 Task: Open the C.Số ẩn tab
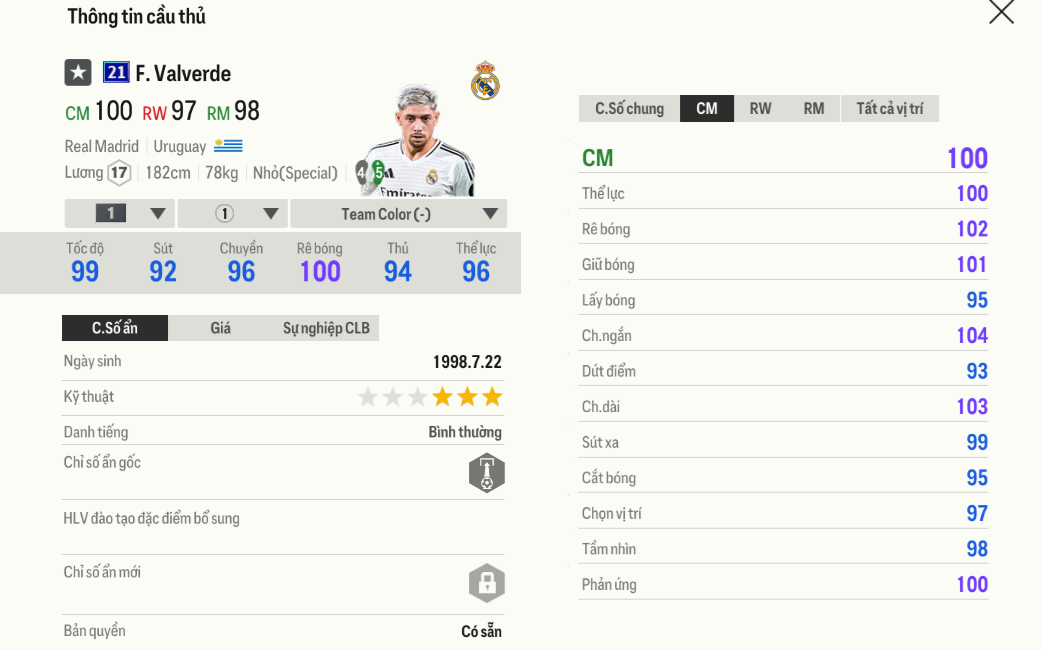tap(115, 328)
